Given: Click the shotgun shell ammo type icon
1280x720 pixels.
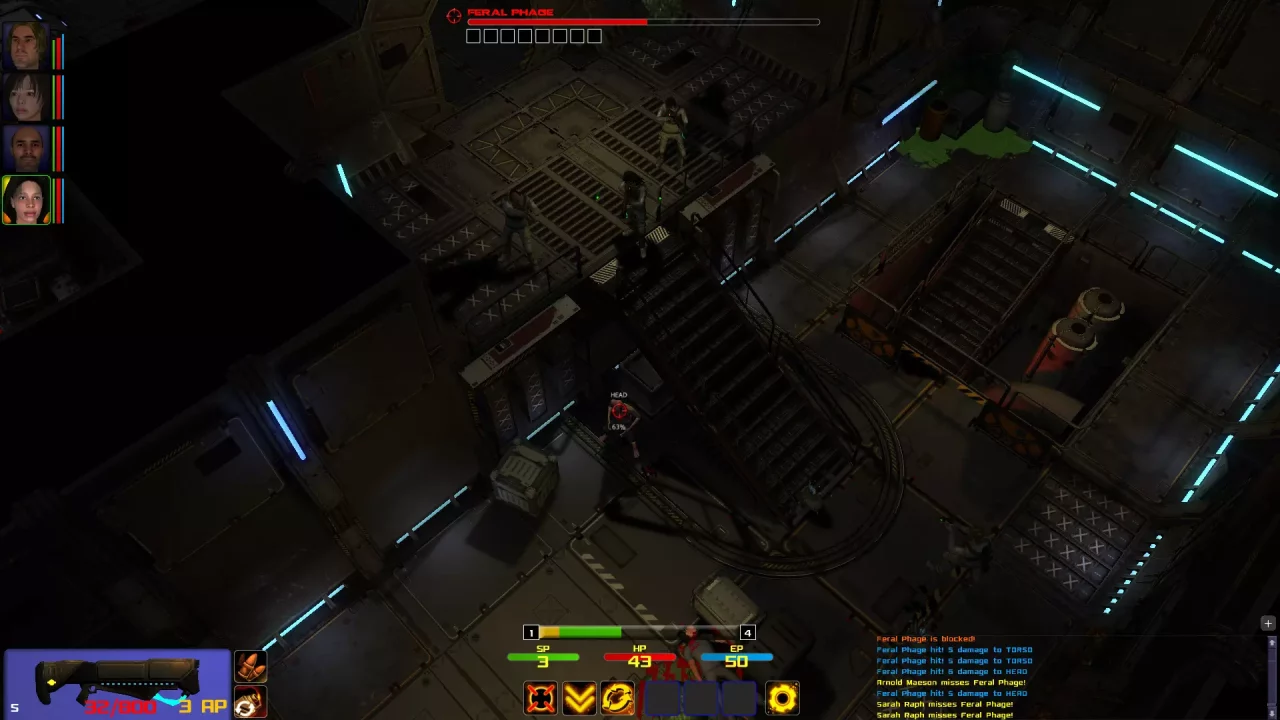Looking at the screenshot, I should (250, 666).
